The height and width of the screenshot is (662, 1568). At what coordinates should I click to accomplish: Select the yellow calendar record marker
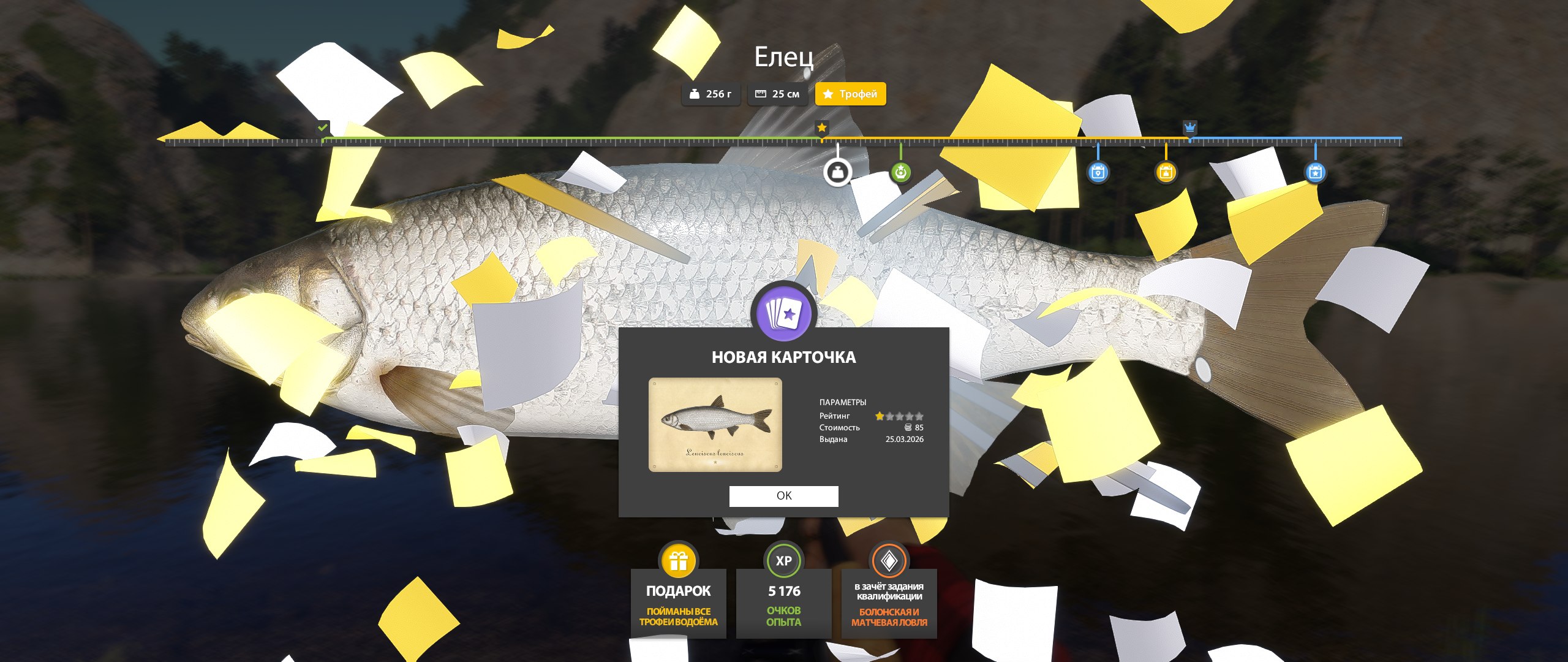[x=1166, y=172]
